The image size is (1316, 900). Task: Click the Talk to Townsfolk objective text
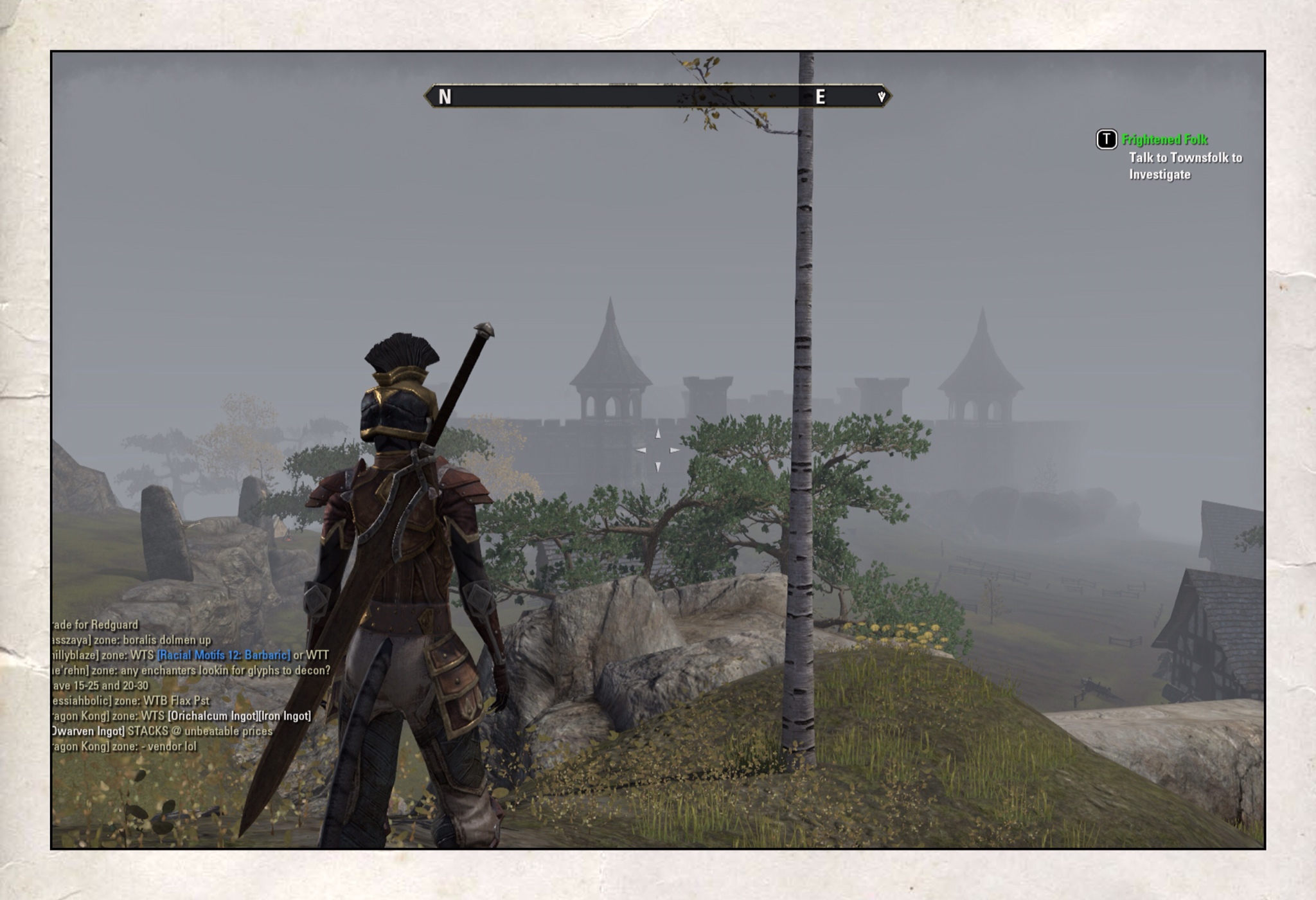coord(1185,166)
